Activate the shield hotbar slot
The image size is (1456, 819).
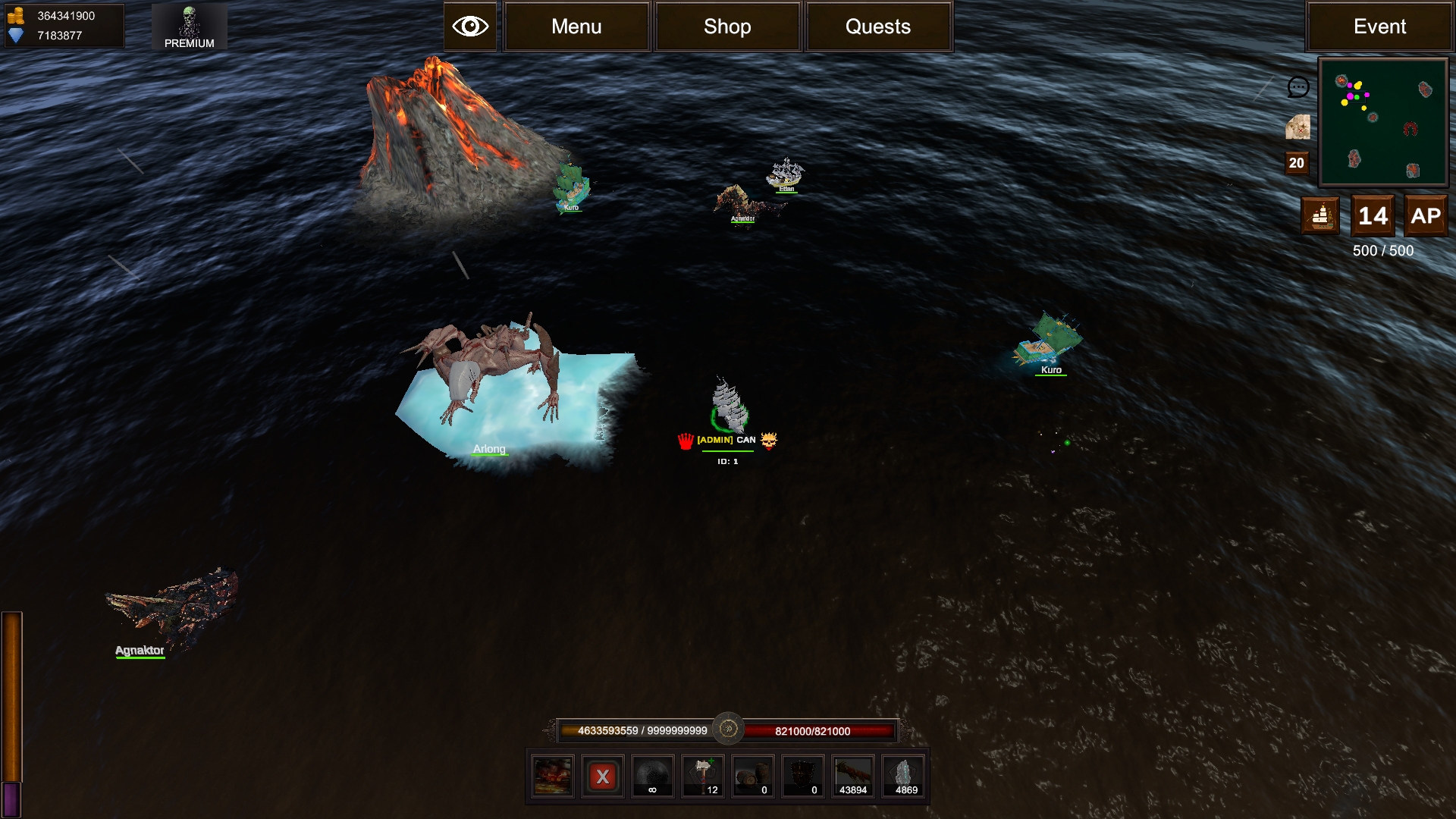pyautogui.click(x=803, y=777)
